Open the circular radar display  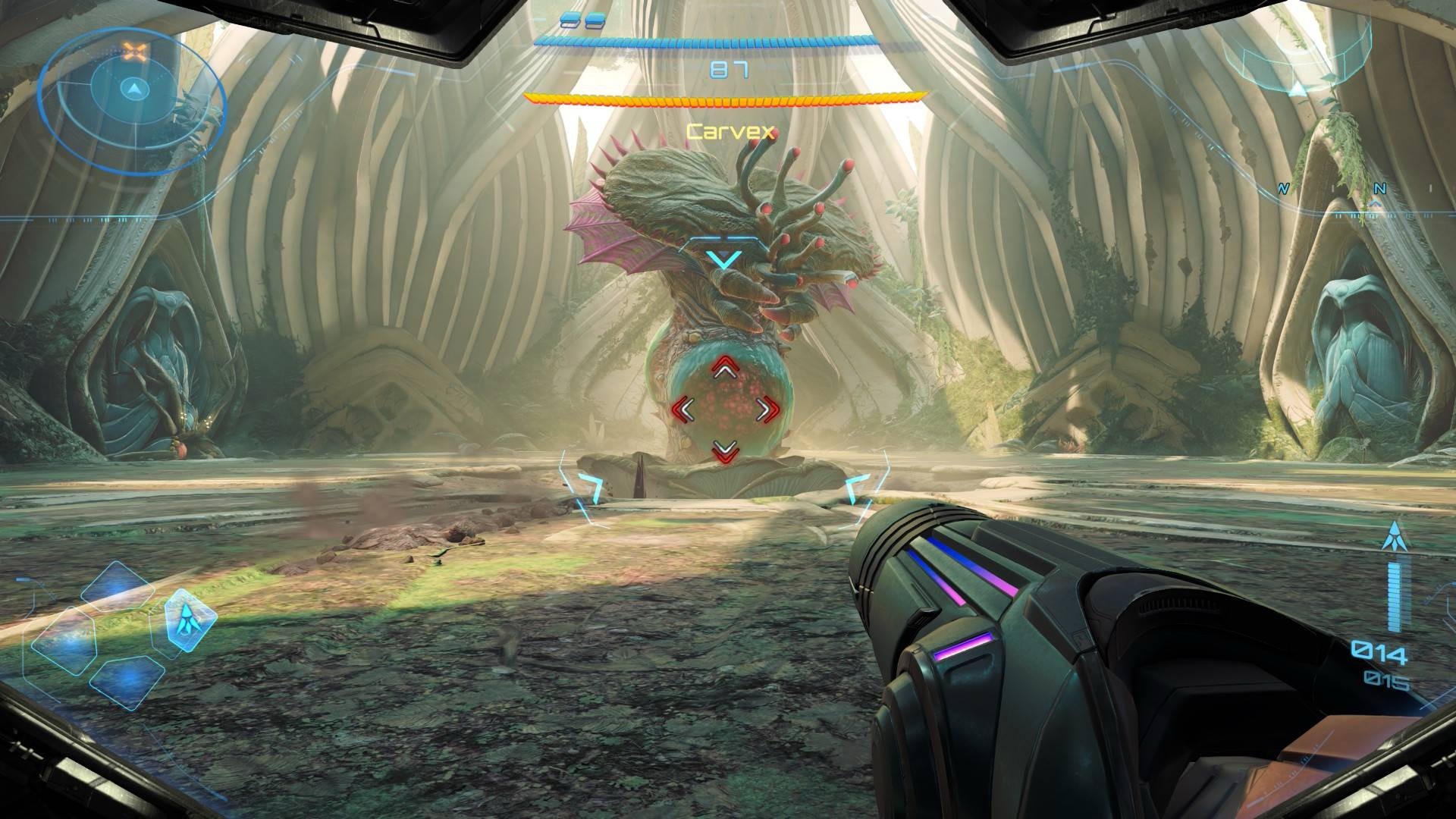(x=133, y=102)
